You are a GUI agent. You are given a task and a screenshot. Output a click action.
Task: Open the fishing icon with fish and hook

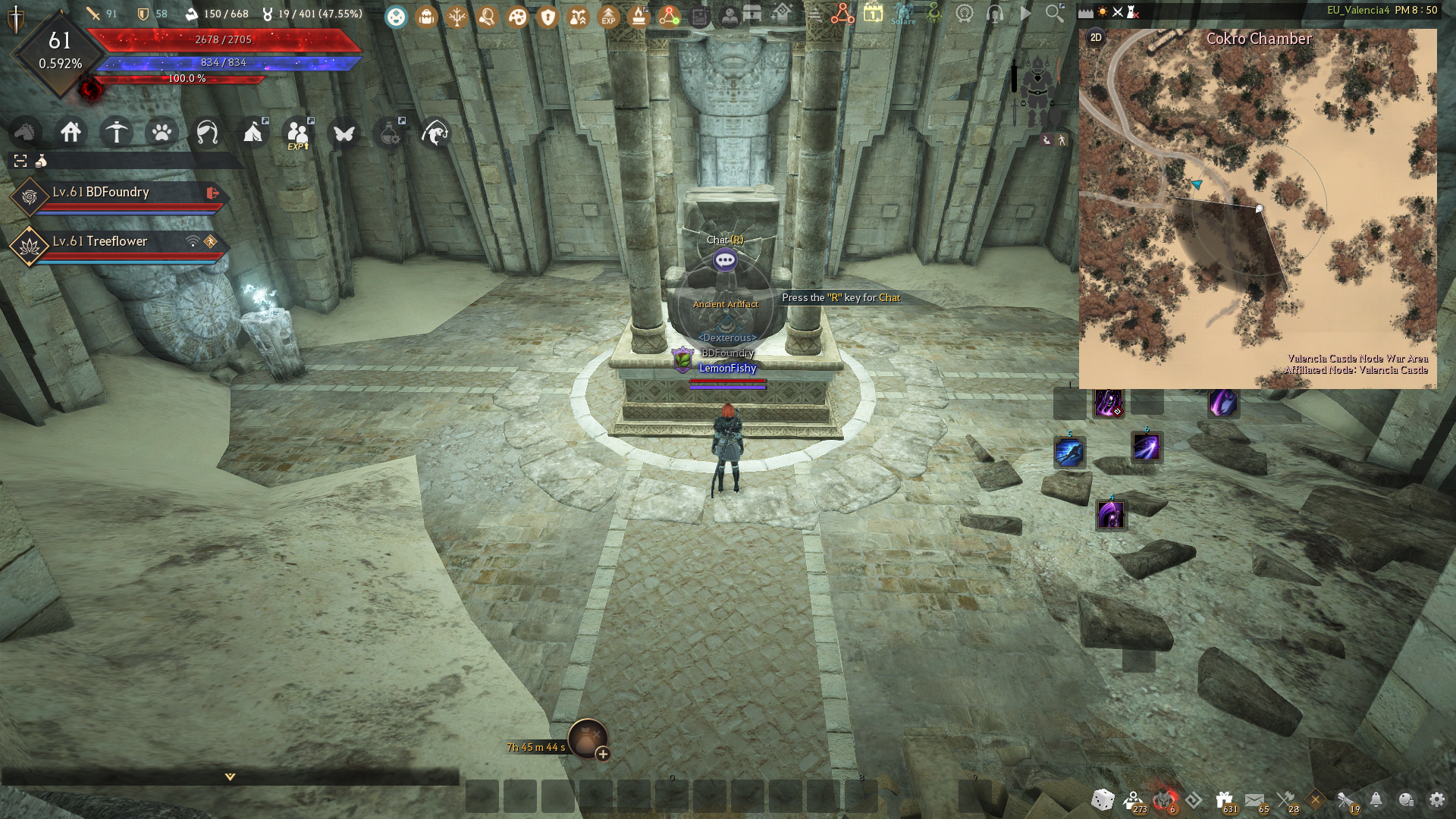click(x=435, y=133)
